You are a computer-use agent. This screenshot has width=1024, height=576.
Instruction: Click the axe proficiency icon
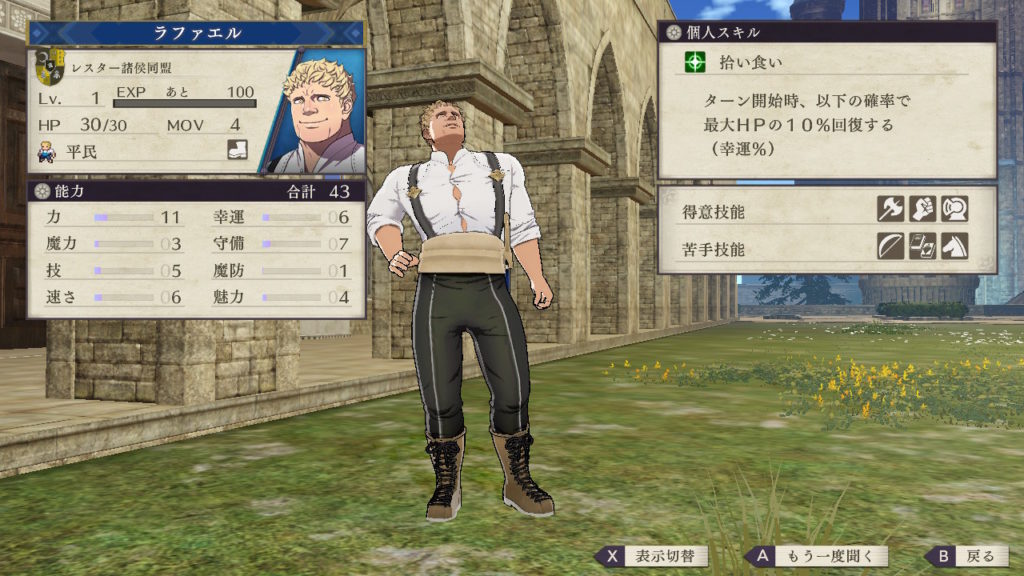(890, 209)
